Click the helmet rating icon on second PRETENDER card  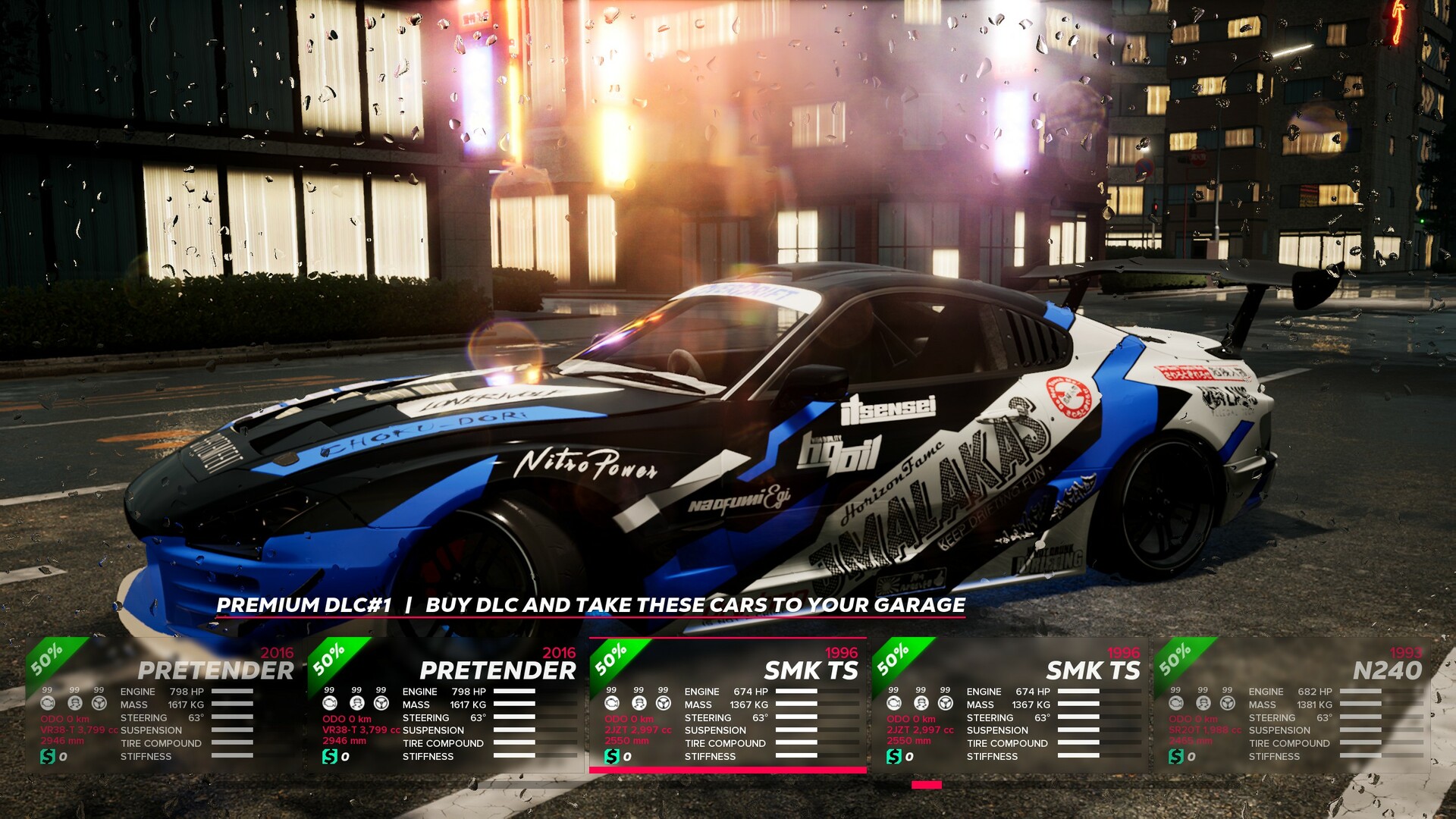(357, 703)
